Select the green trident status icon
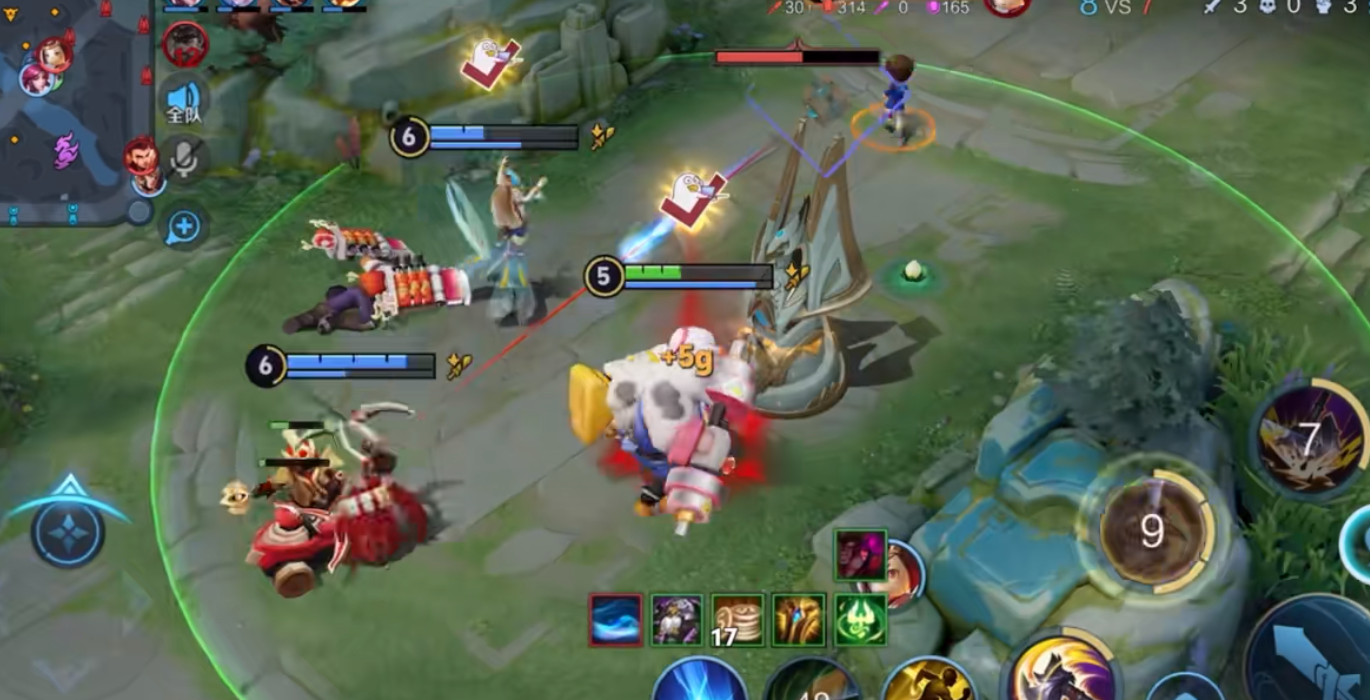 click(x=860, y=620)
